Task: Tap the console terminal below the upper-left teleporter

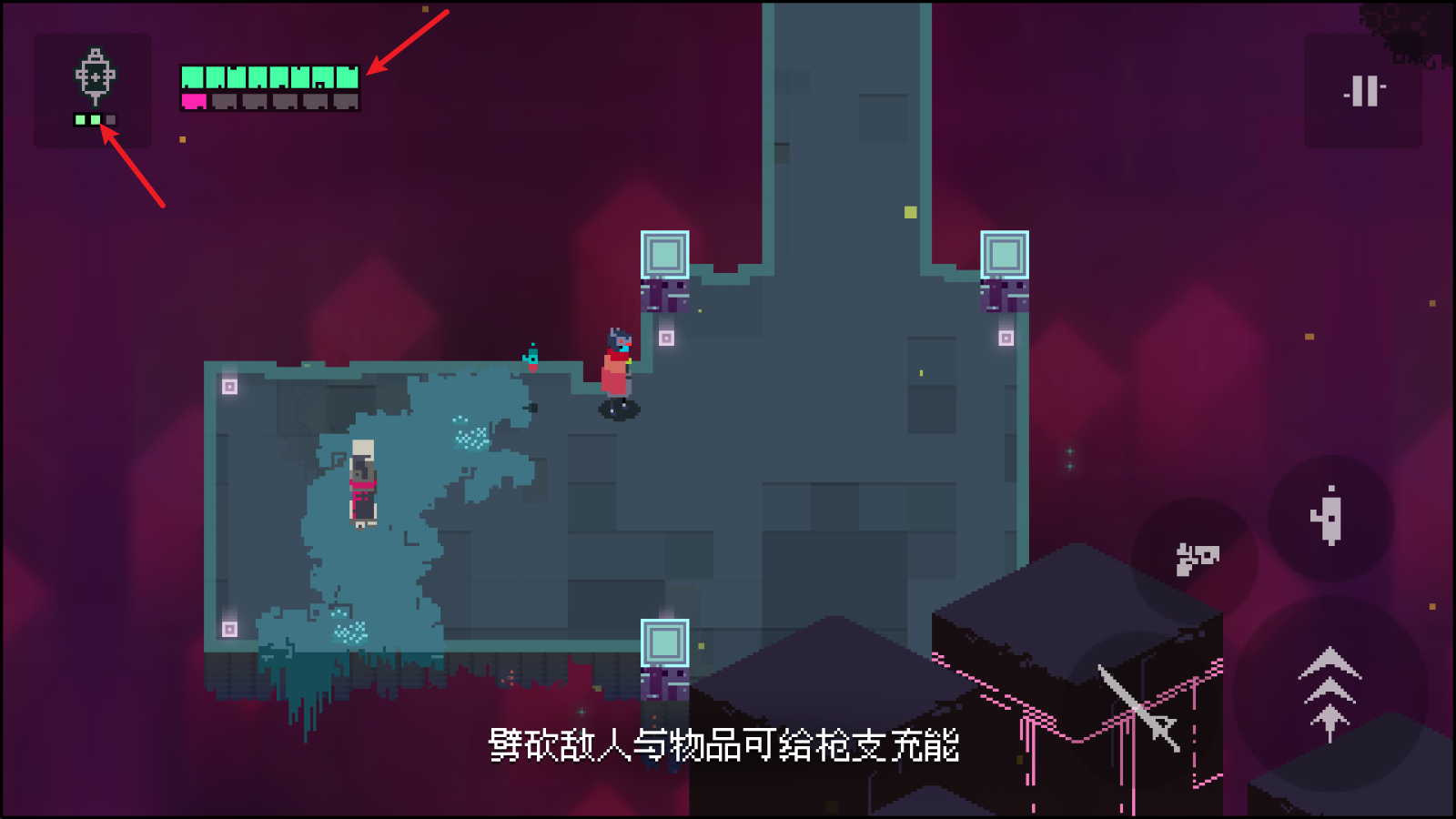Action: pos(665,294)
